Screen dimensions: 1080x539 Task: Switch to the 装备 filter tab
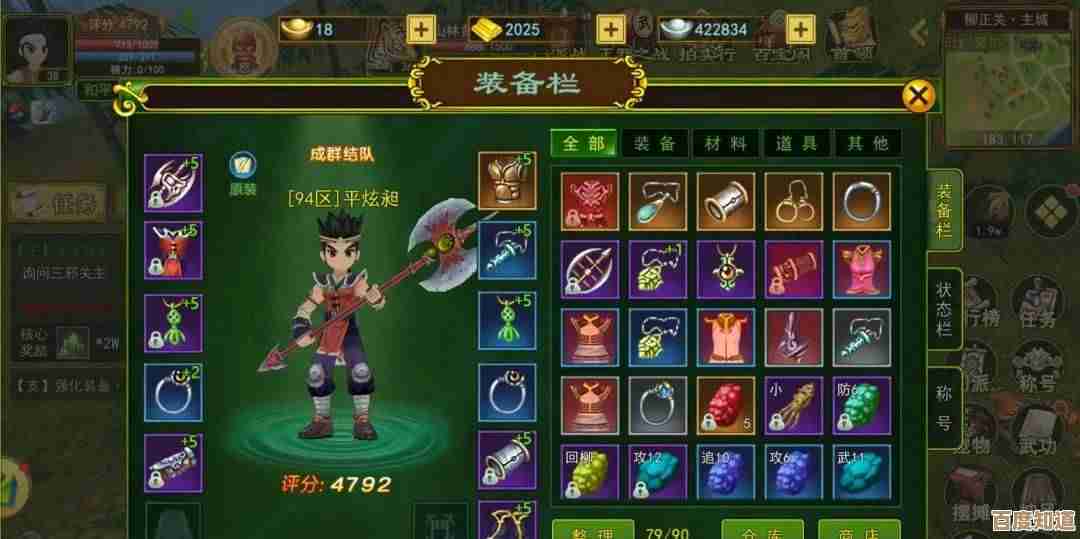coord(655,143)
